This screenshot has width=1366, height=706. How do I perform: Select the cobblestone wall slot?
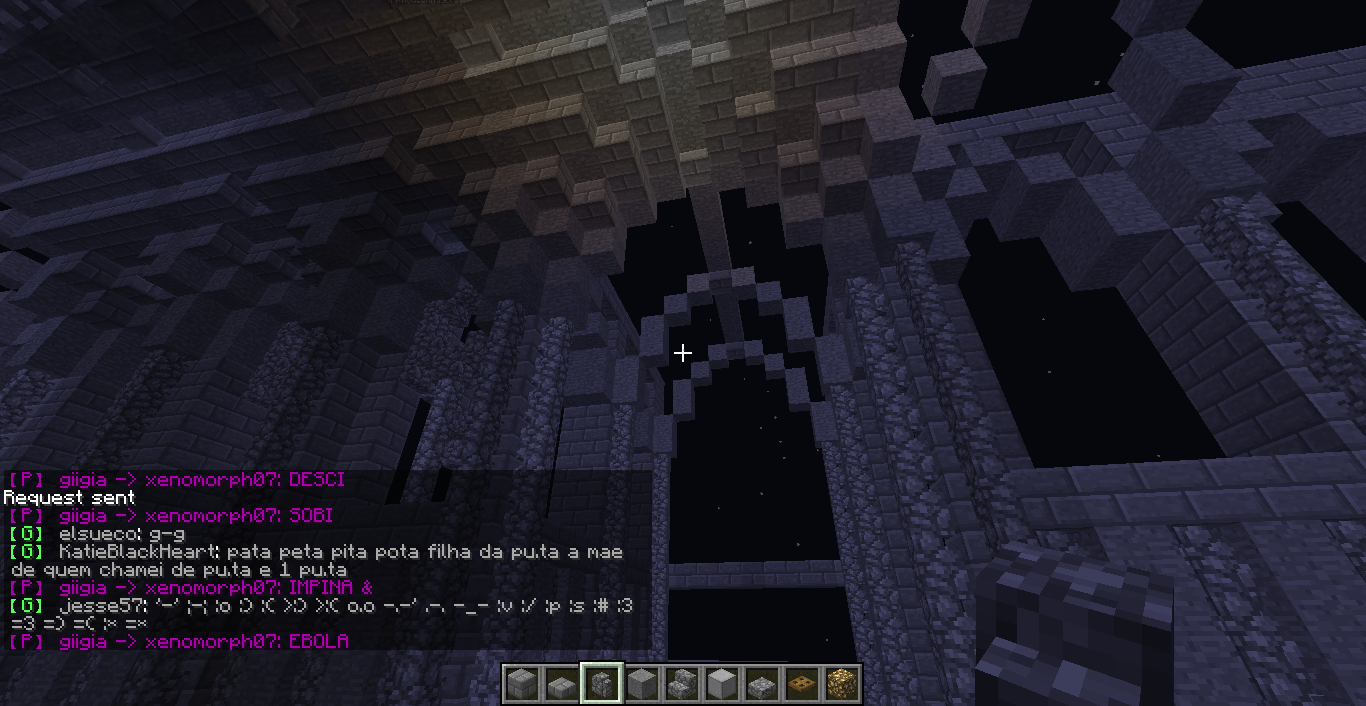(602, 684)
